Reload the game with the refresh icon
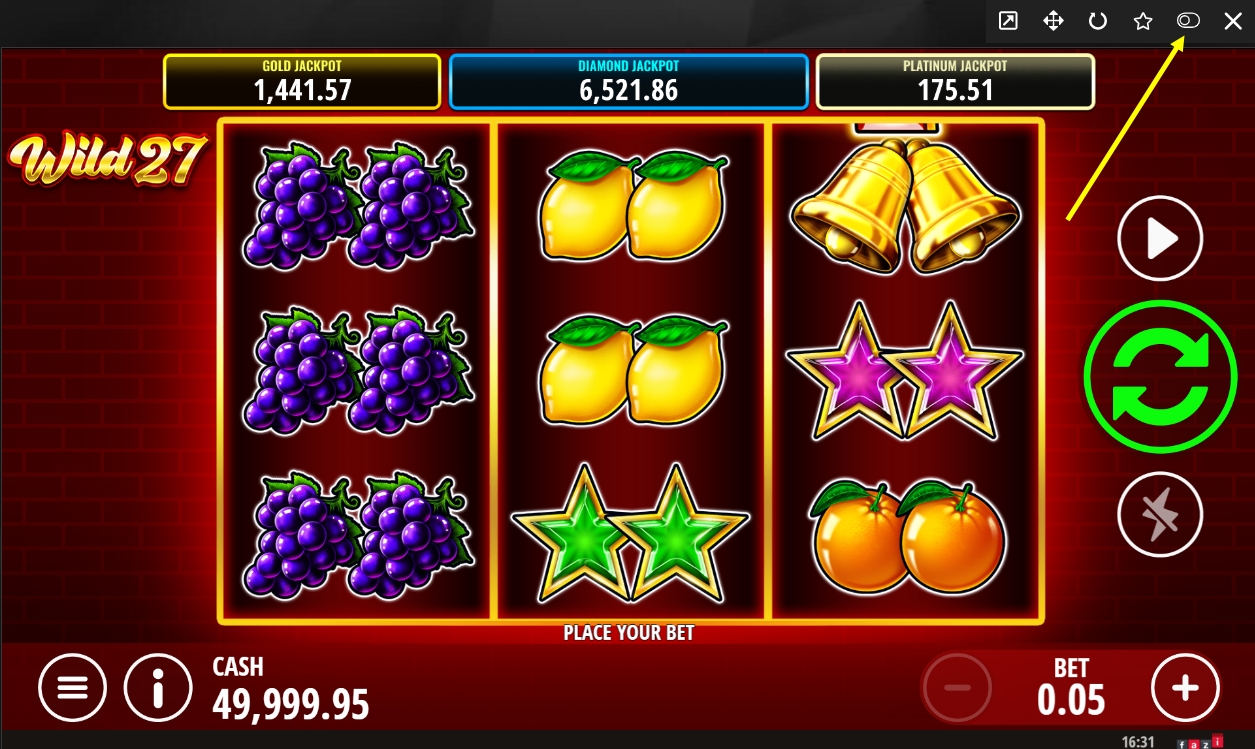Screen dimensions: 1255x749 [1098, 21]
